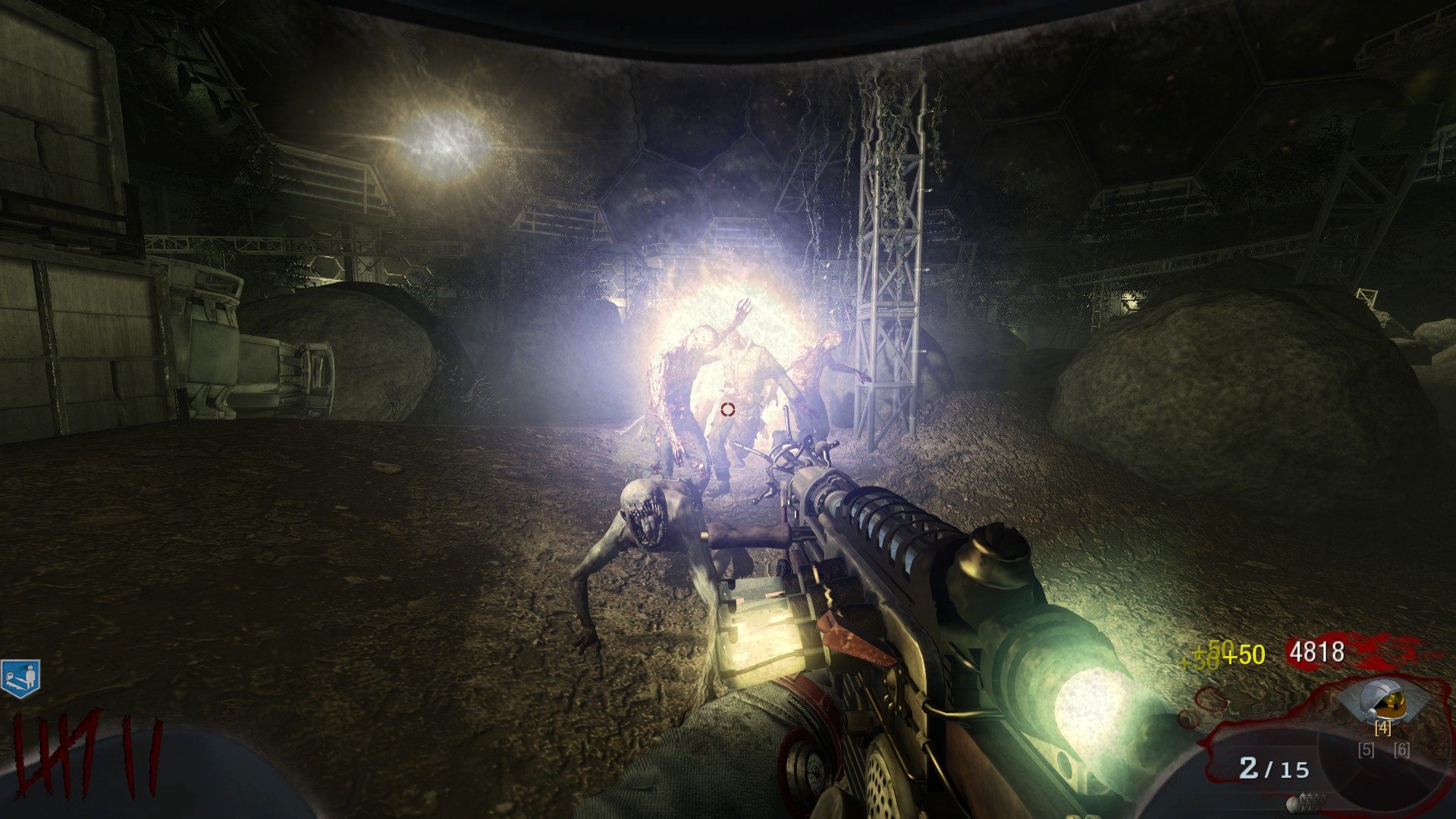Select the space helmet equipment slot

point(1382,703)
